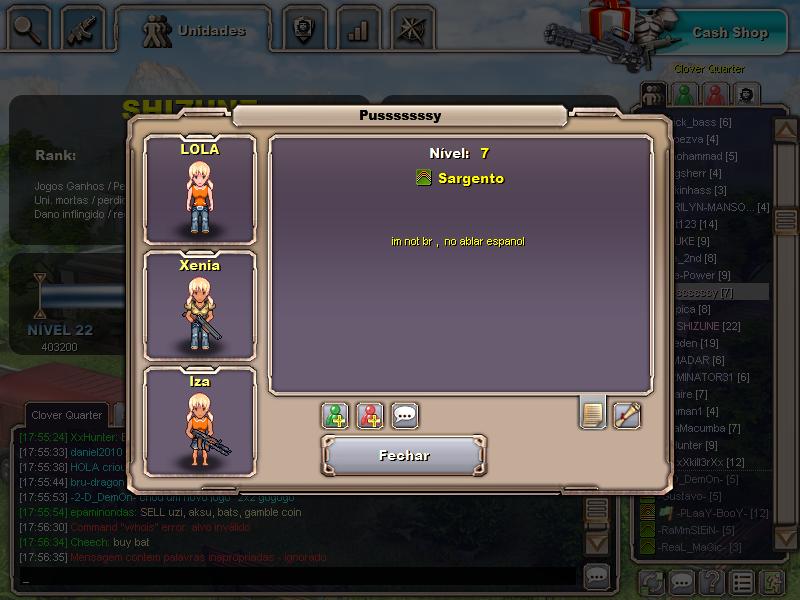
Task: Add player to ignore list with red icon
Action: pyautogui.click(x=370, y=416)
